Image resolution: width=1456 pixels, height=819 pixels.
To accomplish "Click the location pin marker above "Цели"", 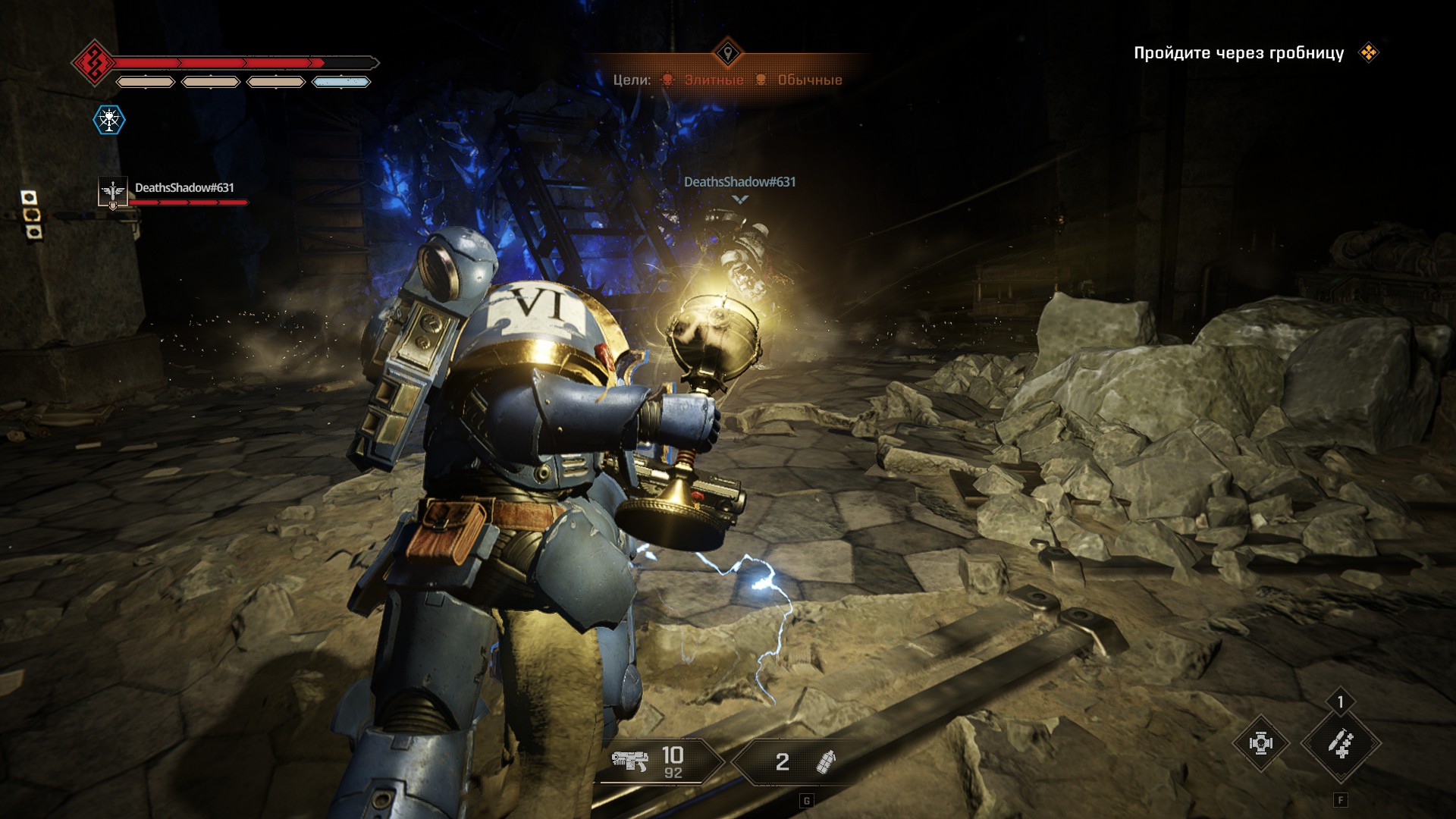I will pos(728,53).
